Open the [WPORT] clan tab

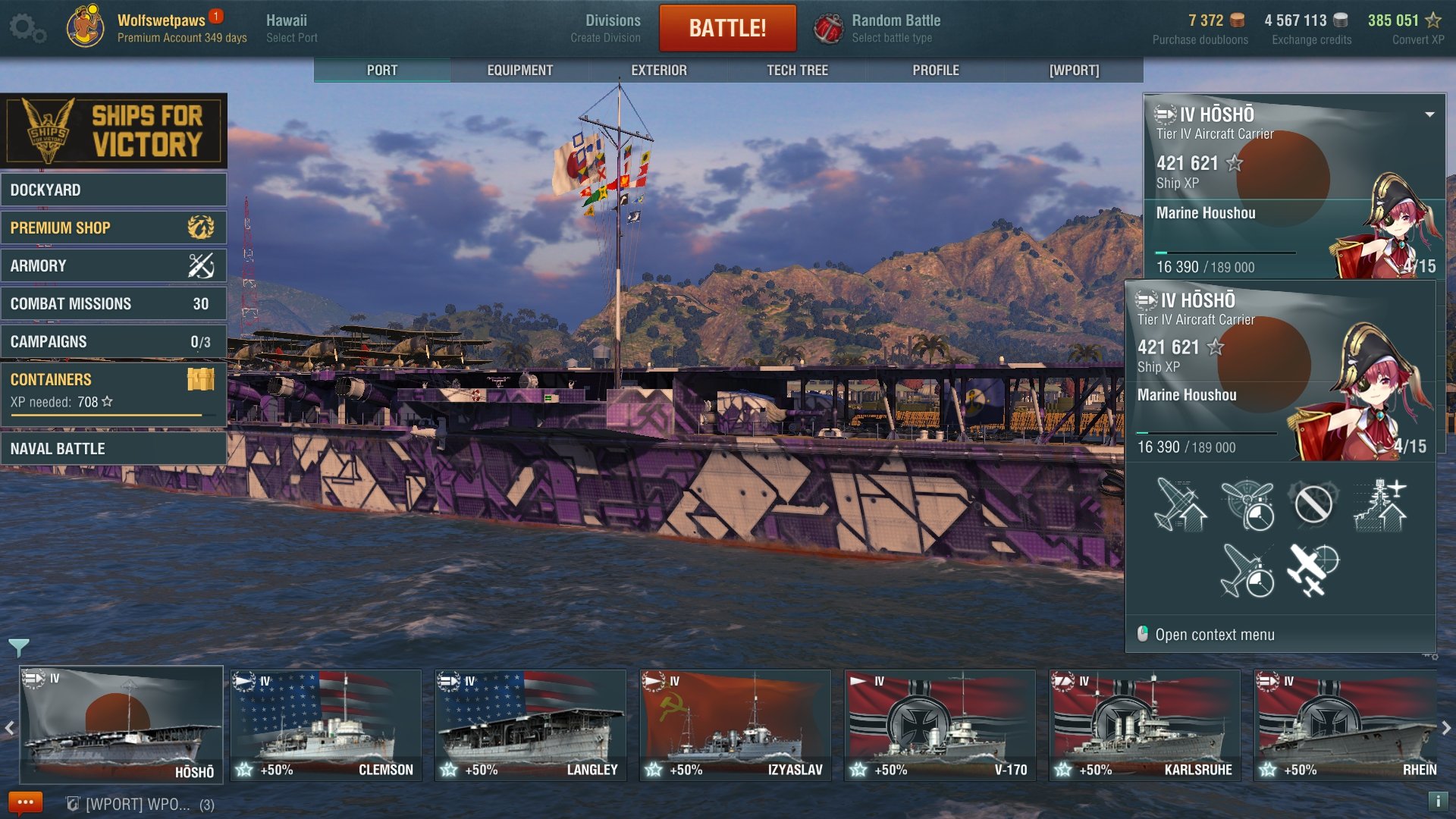[x=1074, y=70]
